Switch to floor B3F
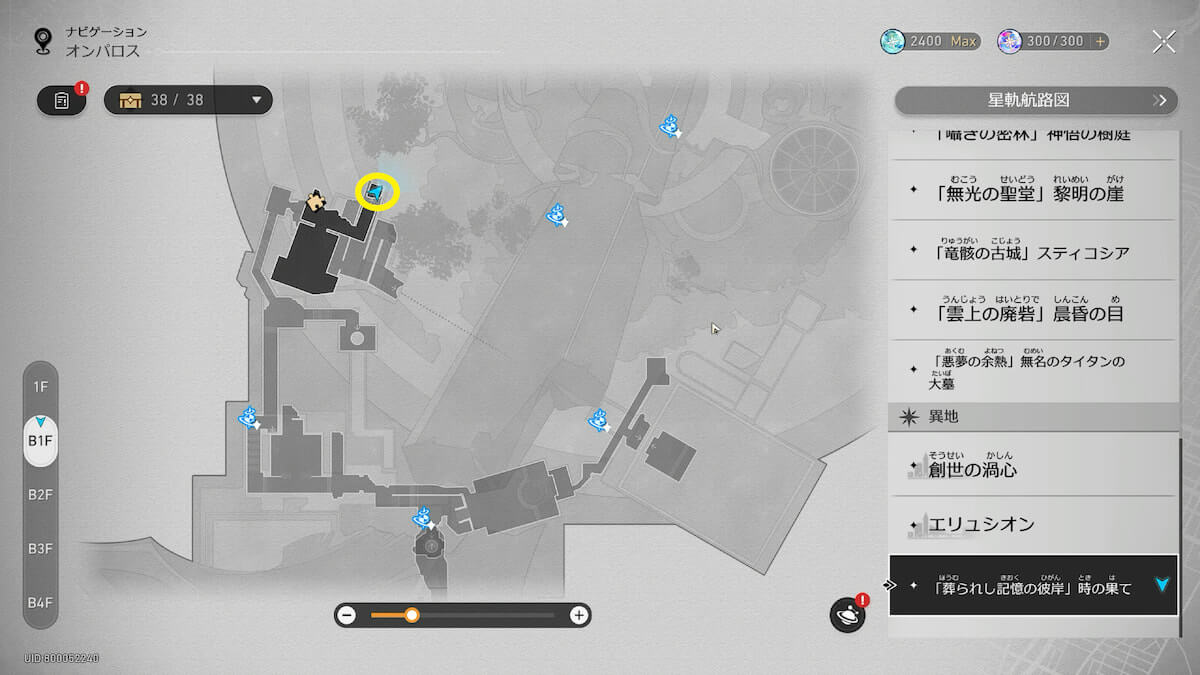The height and width of the screenshot is (675, 1200). coord(41,548)
